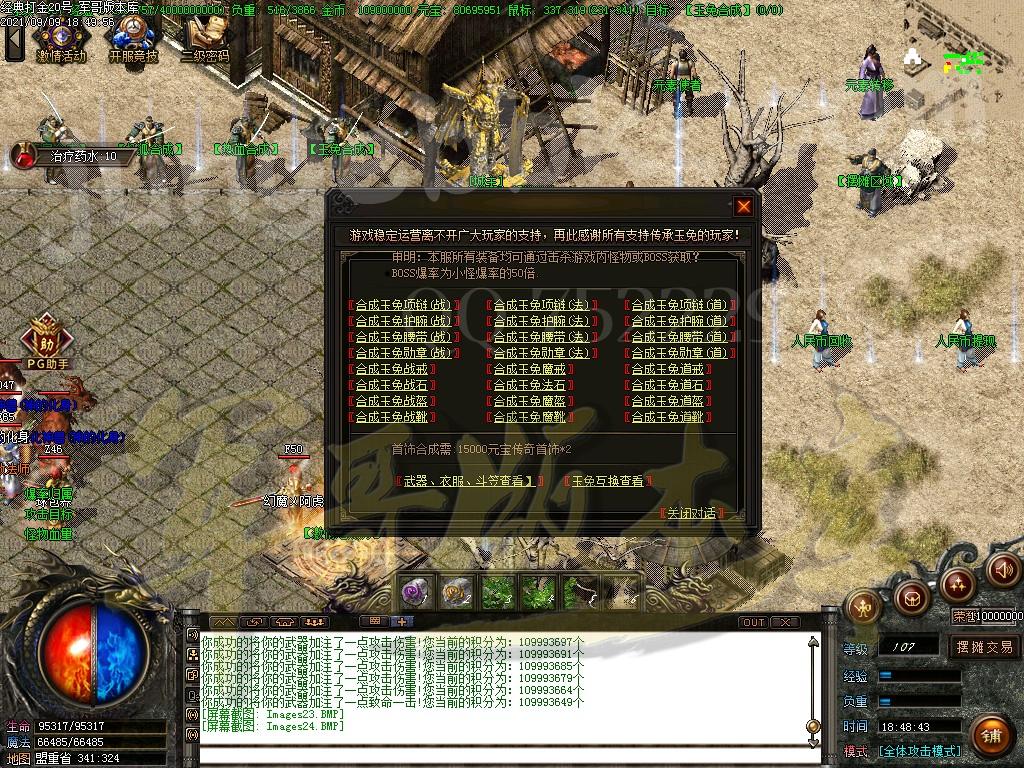Click the chat panel OUT button
The width and height of the screenshot is (1024, 768).
point(754,622)
